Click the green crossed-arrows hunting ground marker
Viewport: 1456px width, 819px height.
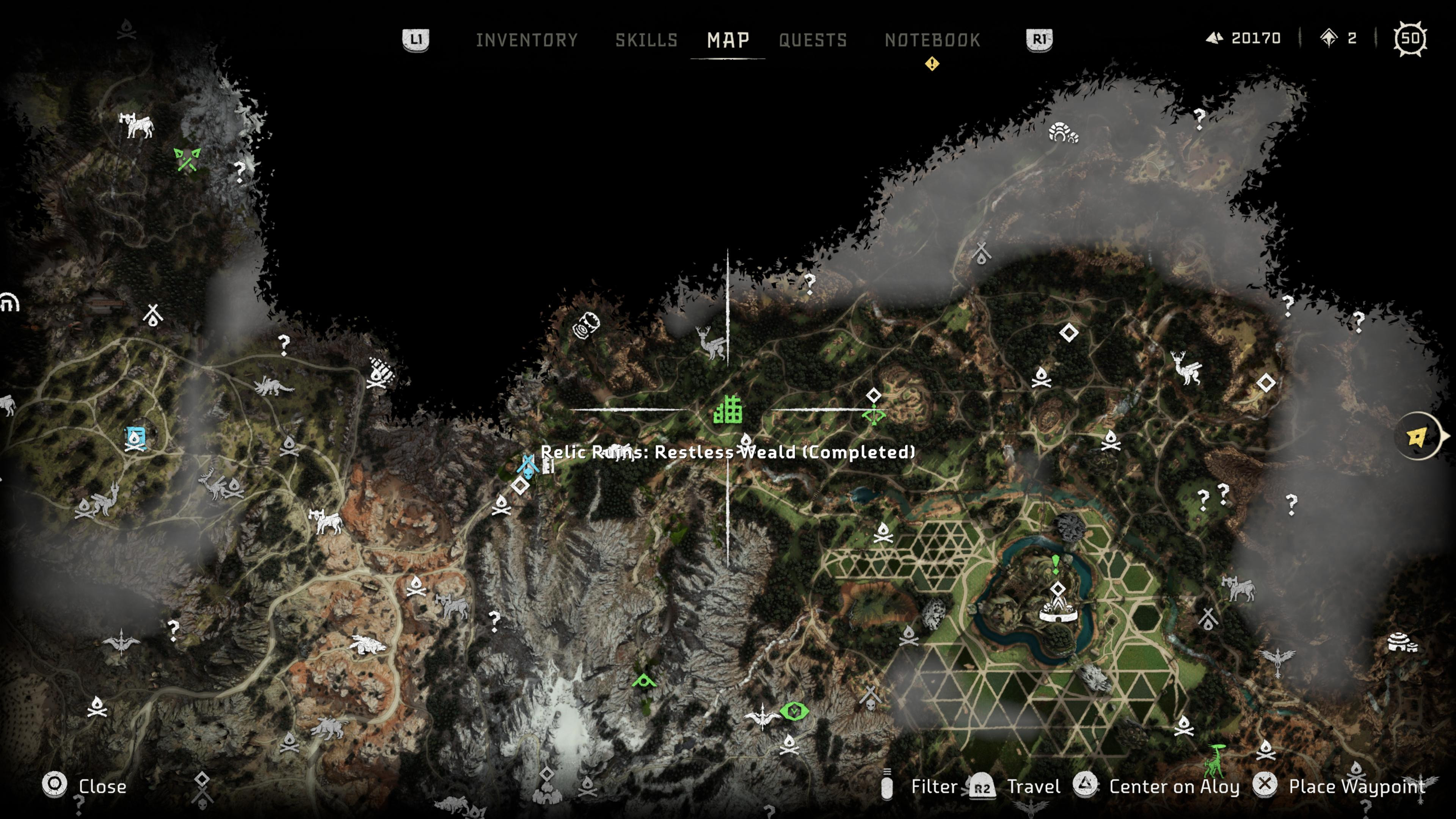point(187,159)
